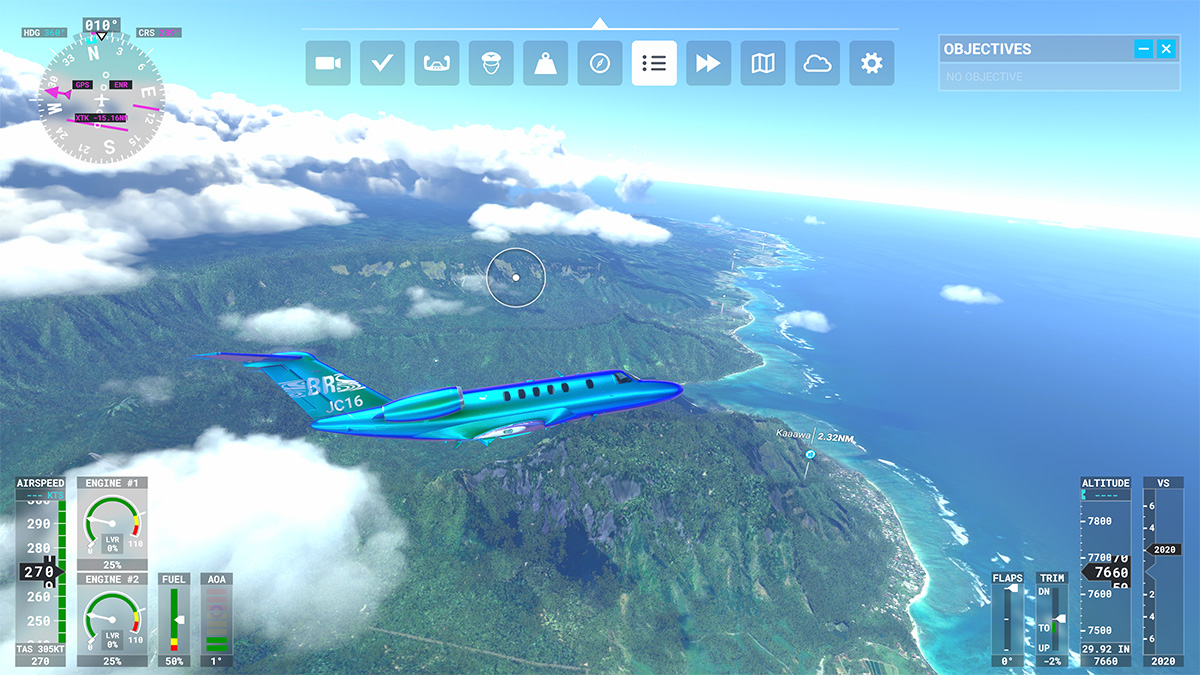The image size is (1200, 675).
Task: Close the Objectives window
Action: (x=1166, y=49)
